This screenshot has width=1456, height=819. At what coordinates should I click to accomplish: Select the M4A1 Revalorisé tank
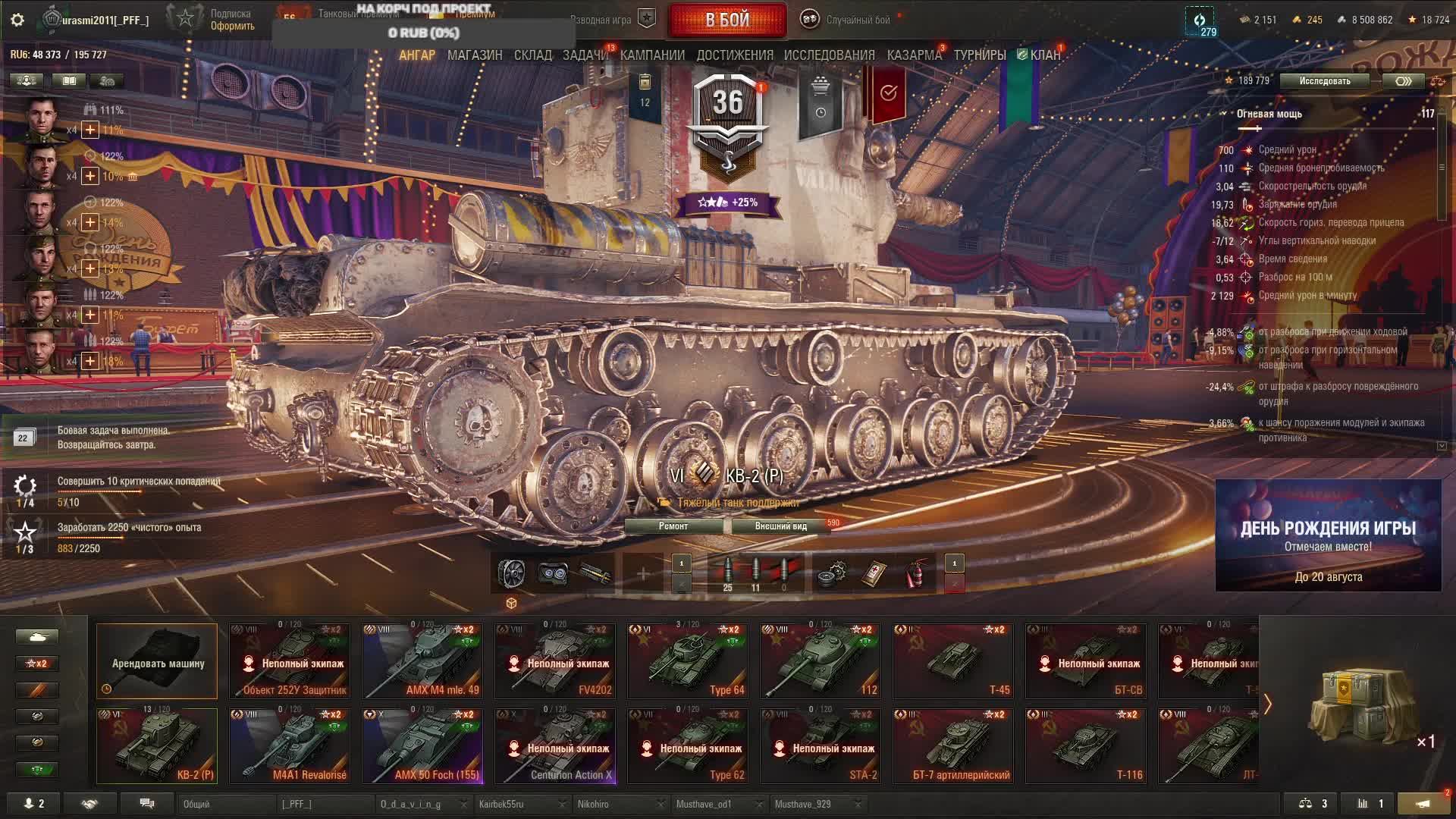point(290,745)
